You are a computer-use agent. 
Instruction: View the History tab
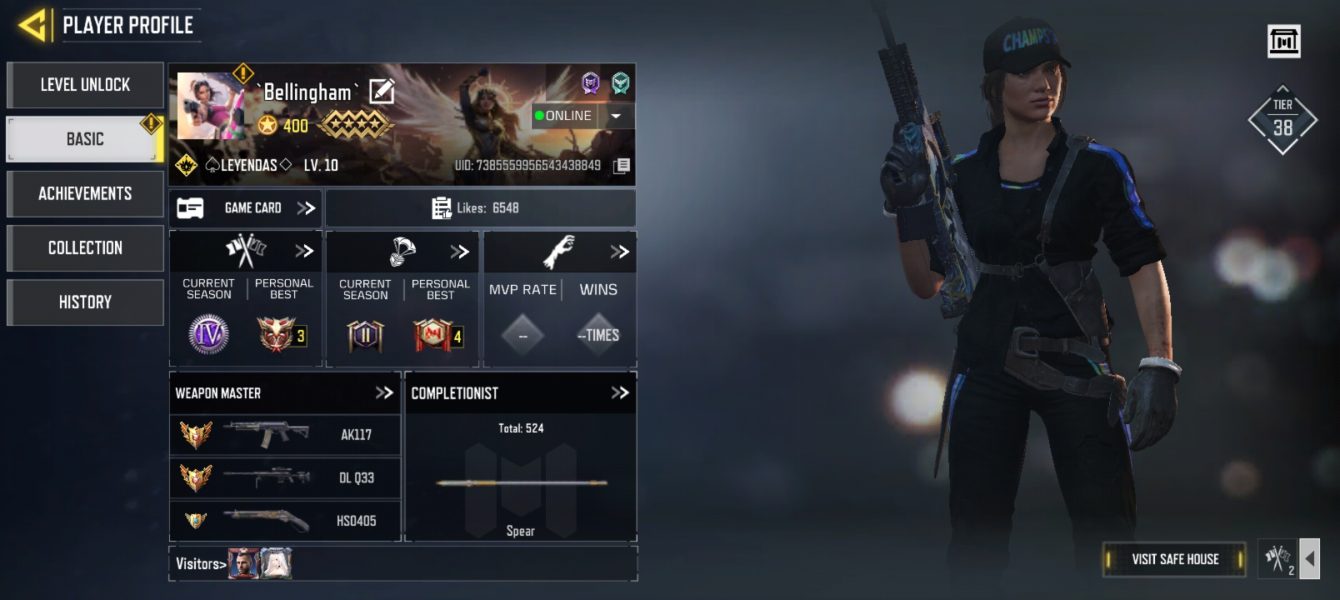coord(85,301)
